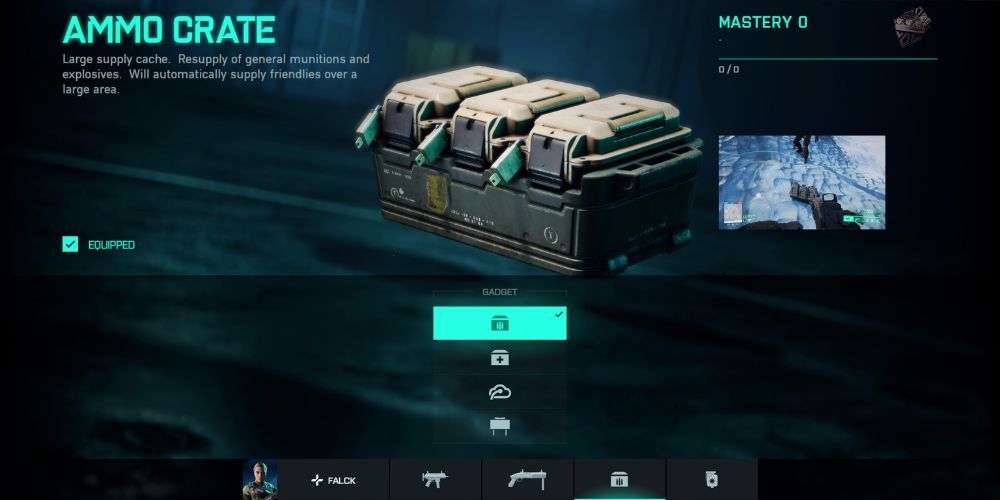The height and width of the screenshot is (500, 1000).
Task: Switch to the ammo crate gadget slot tab
Action: point(619,480)
